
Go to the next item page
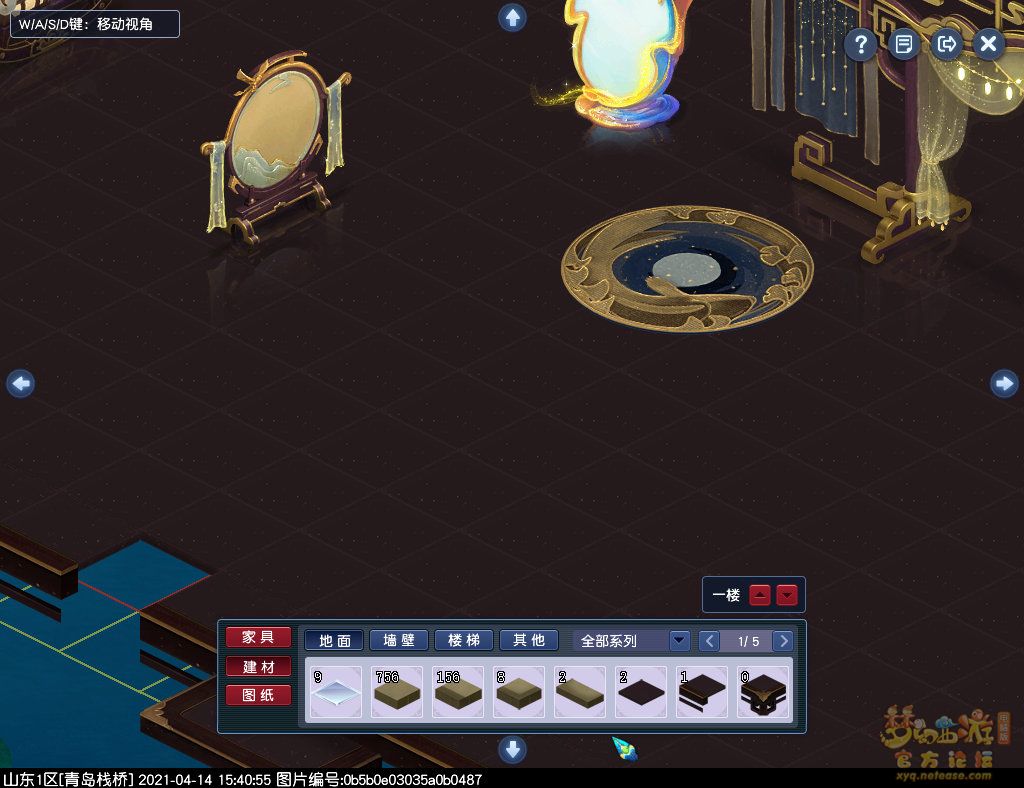point(784,641)
